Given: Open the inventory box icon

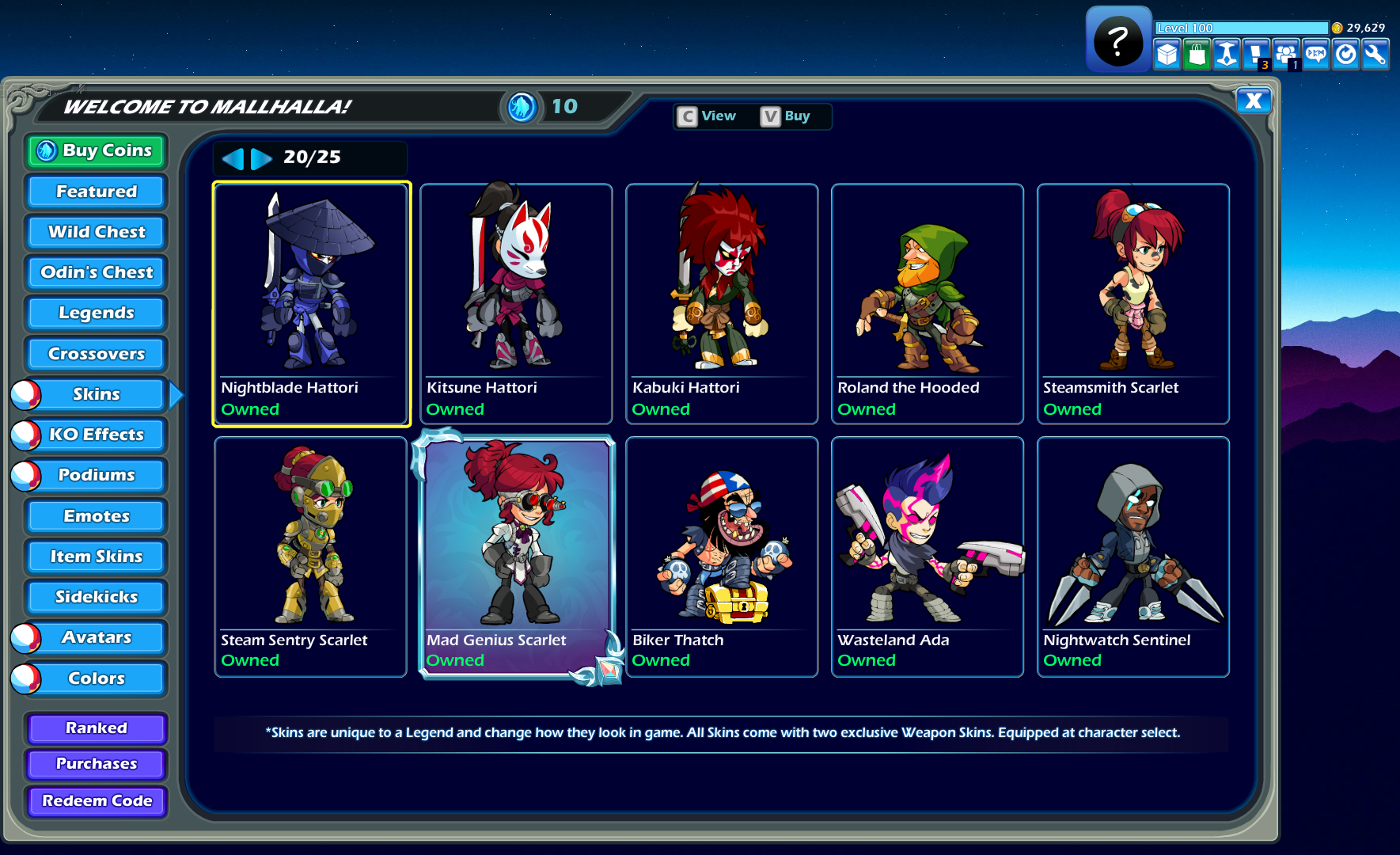Looking at the screenshot, I should [1167, 54].
